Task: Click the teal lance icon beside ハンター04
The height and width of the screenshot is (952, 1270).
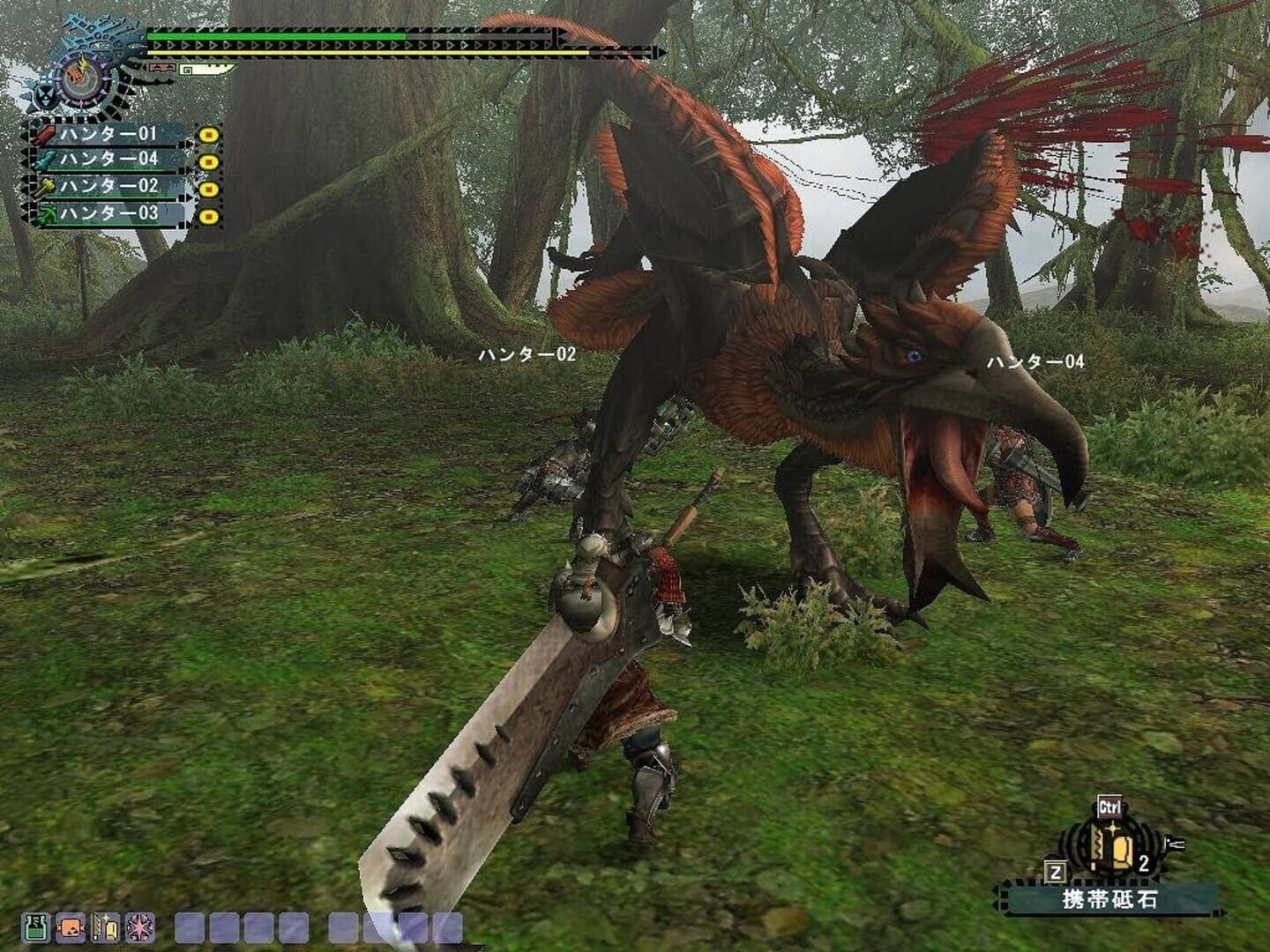Action: (46, 160)
